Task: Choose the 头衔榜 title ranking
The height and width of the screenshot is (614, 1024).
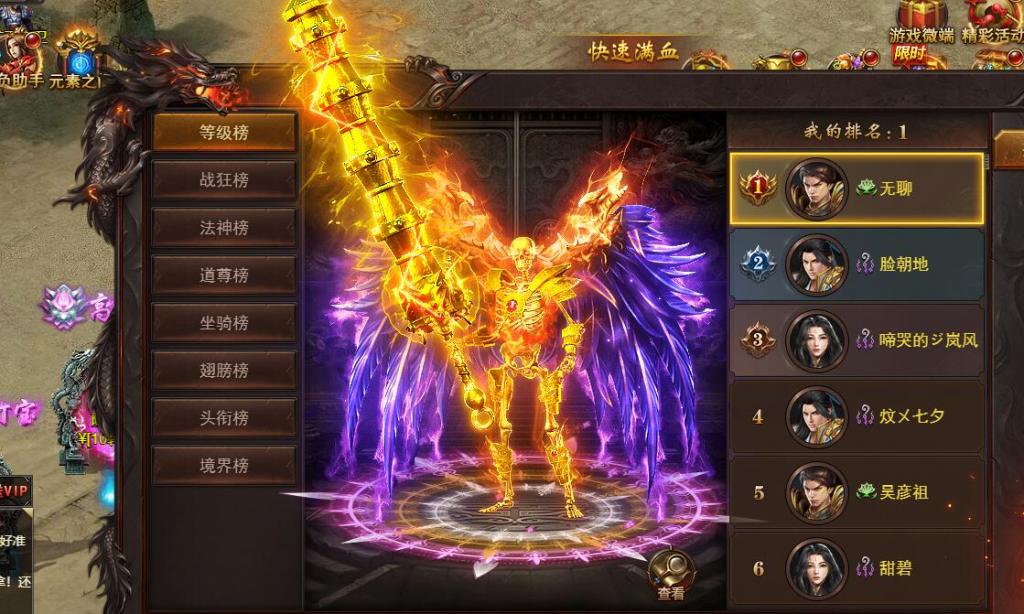Action: pyautogui.click(x=224, y=418)
